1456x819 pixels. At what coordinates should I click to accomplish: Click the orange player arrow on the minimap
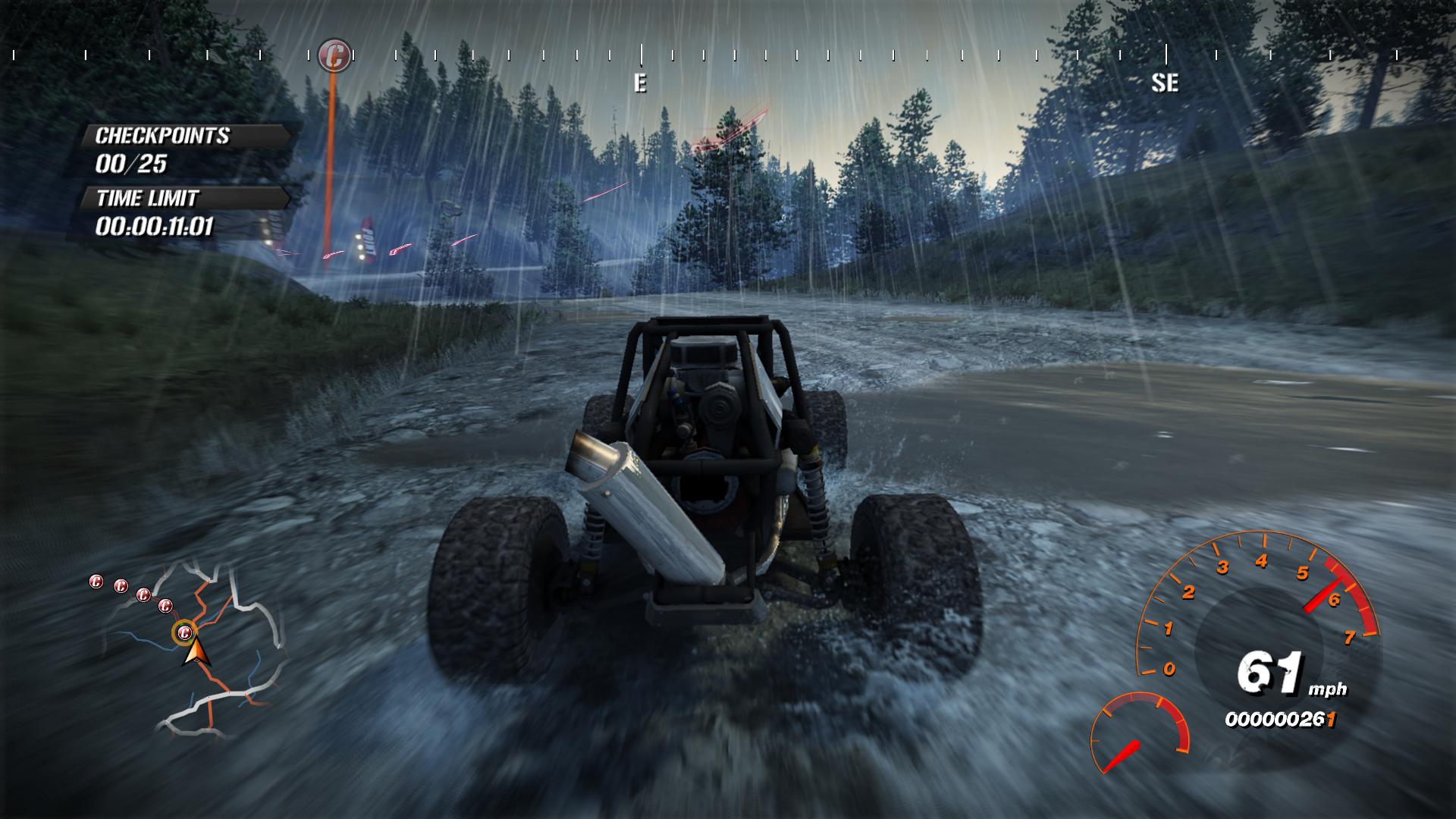195,652
